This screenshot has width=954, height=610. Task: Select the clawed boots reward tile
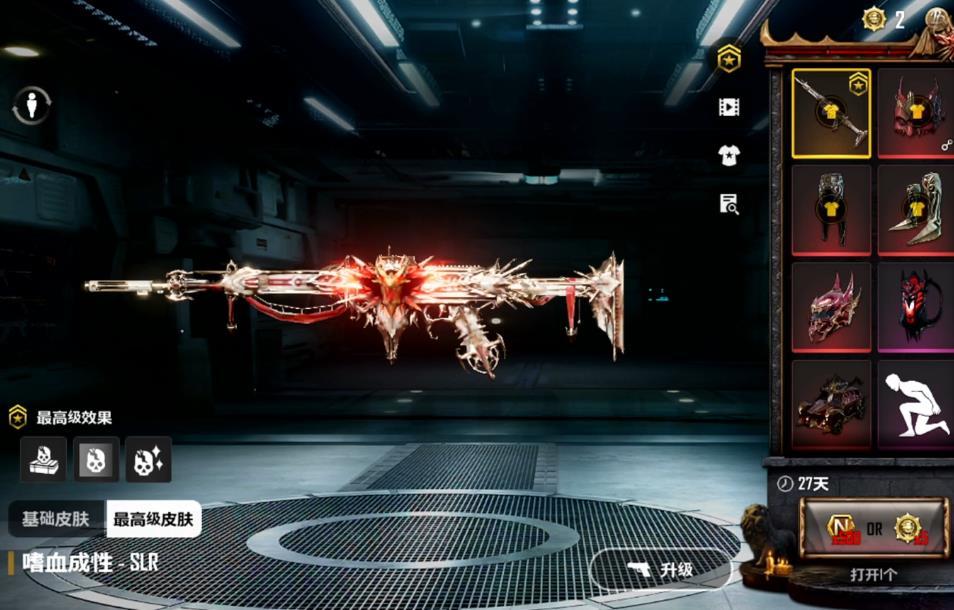pyautogui.click(x=915, y=210)
